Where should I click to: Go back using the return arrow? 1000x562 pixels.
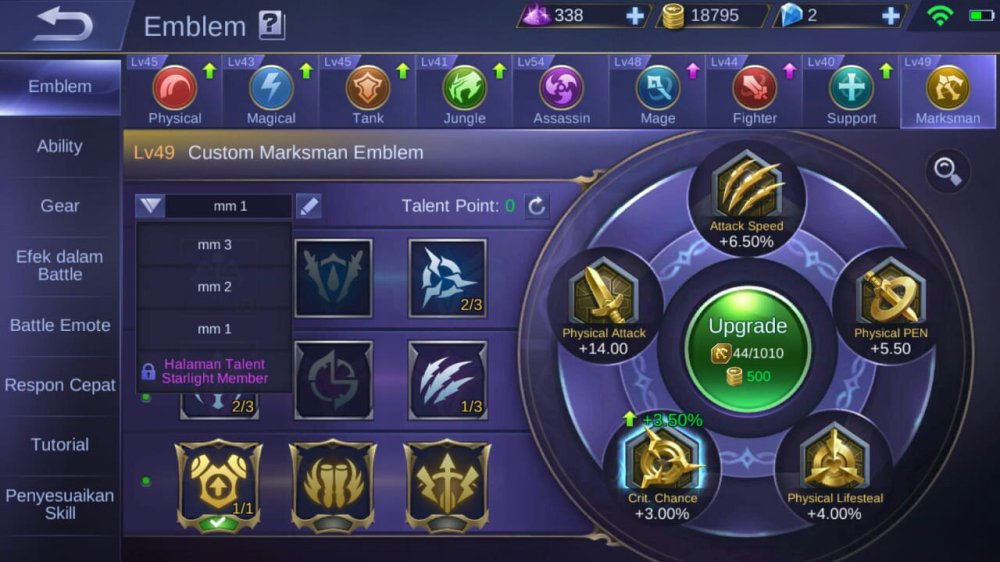pos(62,25)
